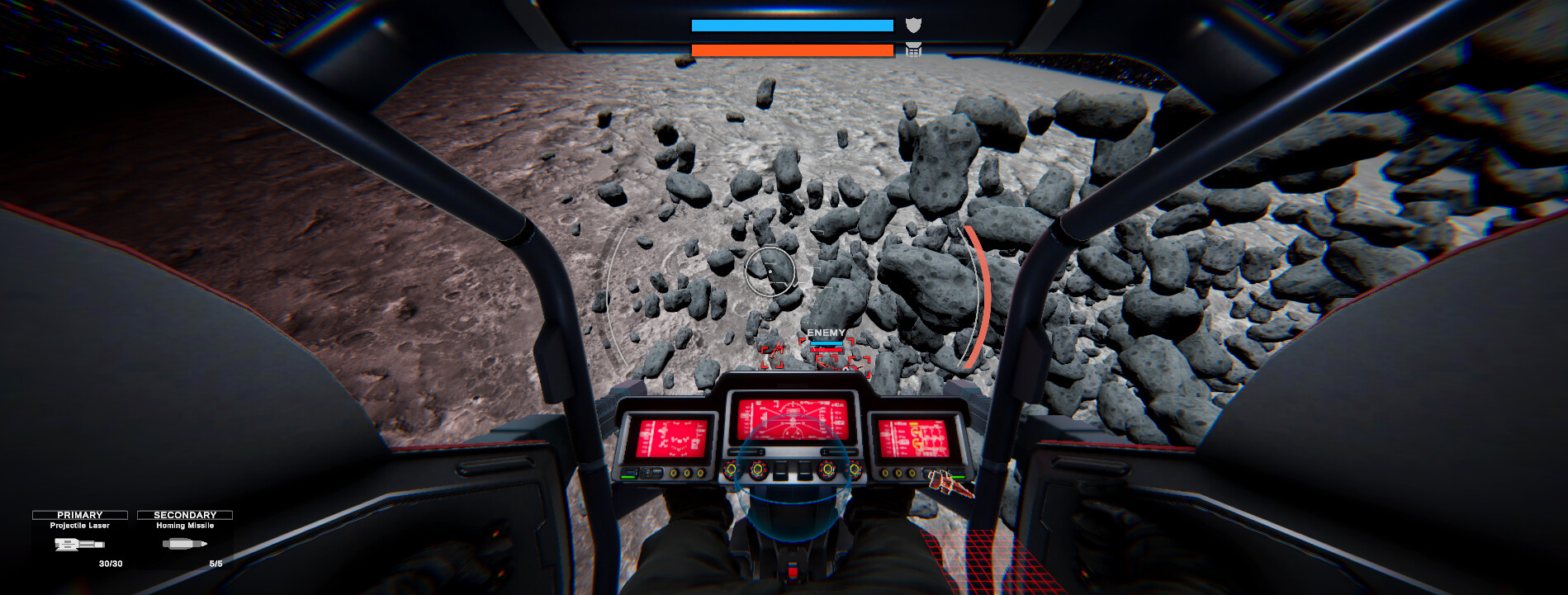Select the Homing Missile secondary weapon icon

[x=185, y=545]
